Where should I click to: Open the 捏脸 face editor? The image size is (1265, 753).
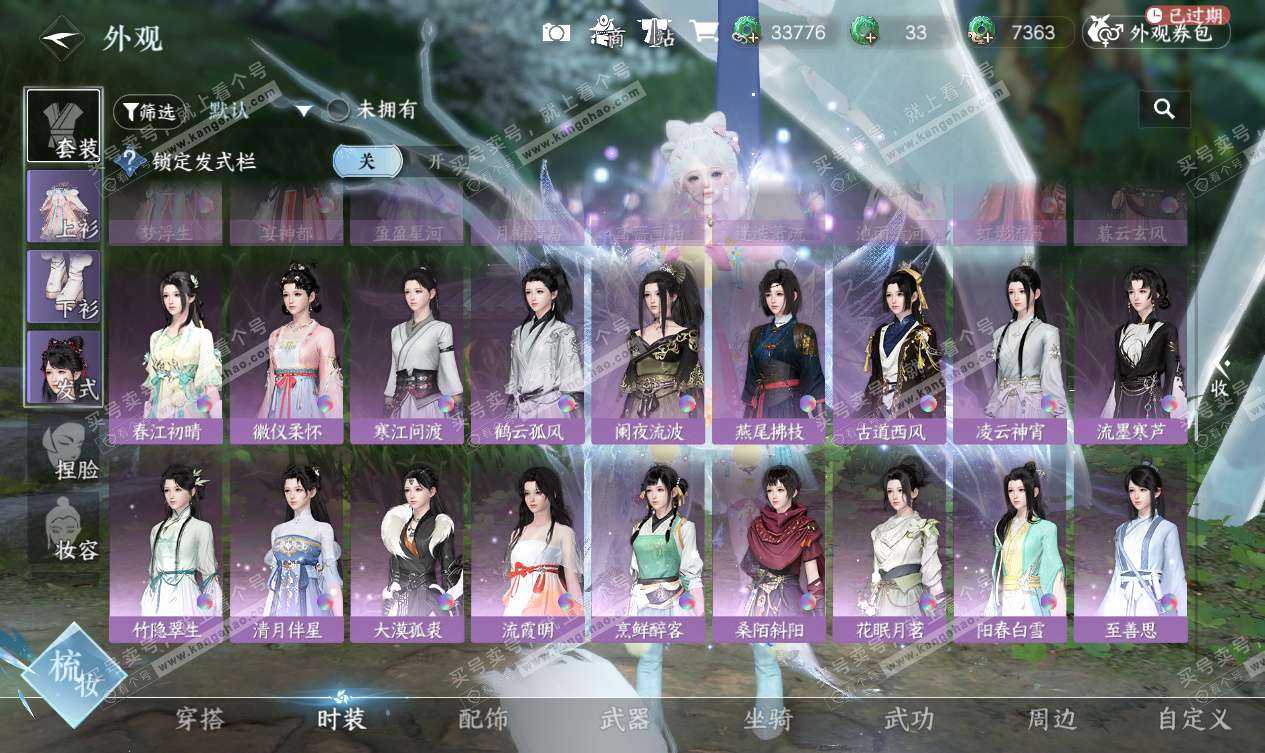(65, 449)
